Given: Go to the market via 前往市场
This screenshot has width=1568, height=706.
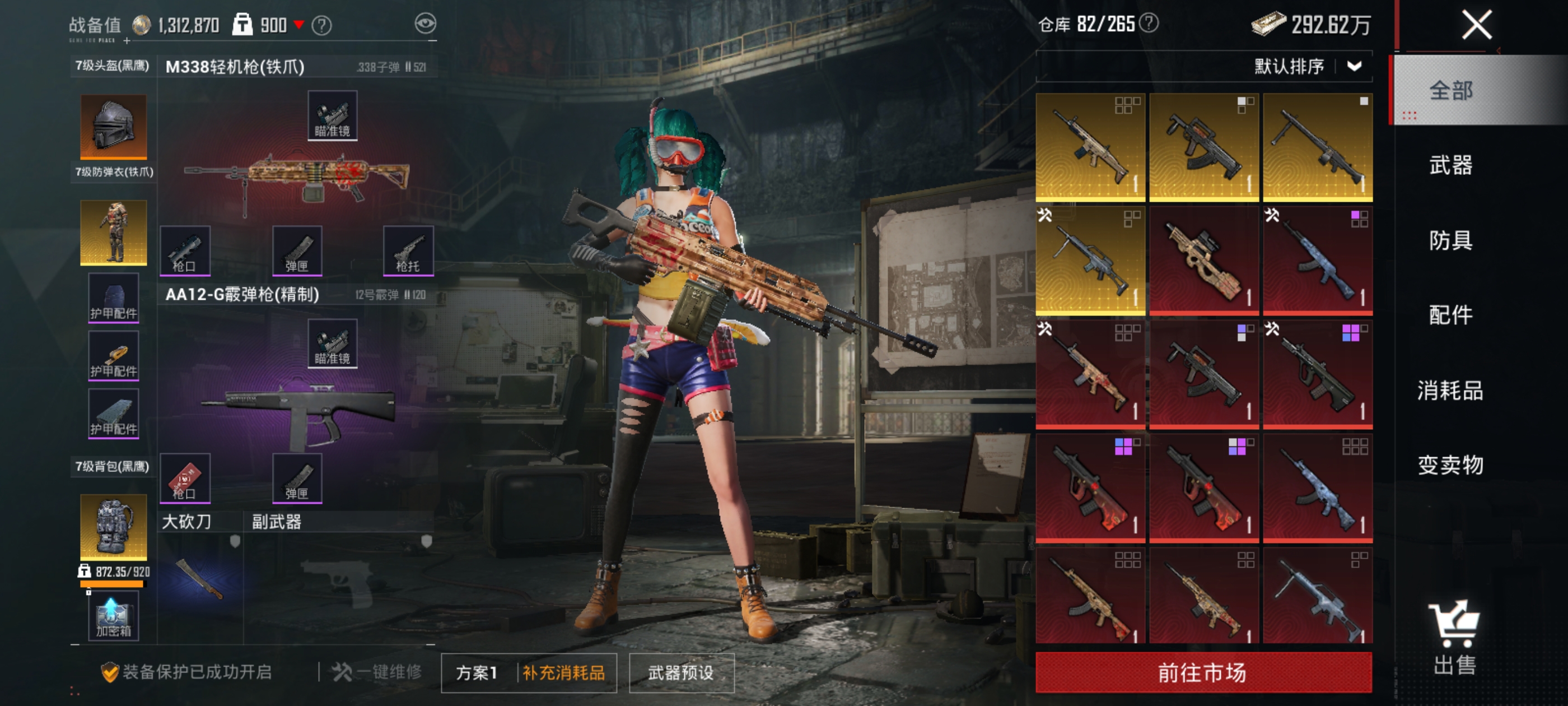Looking at the screenshot, I should [1203, 672].
